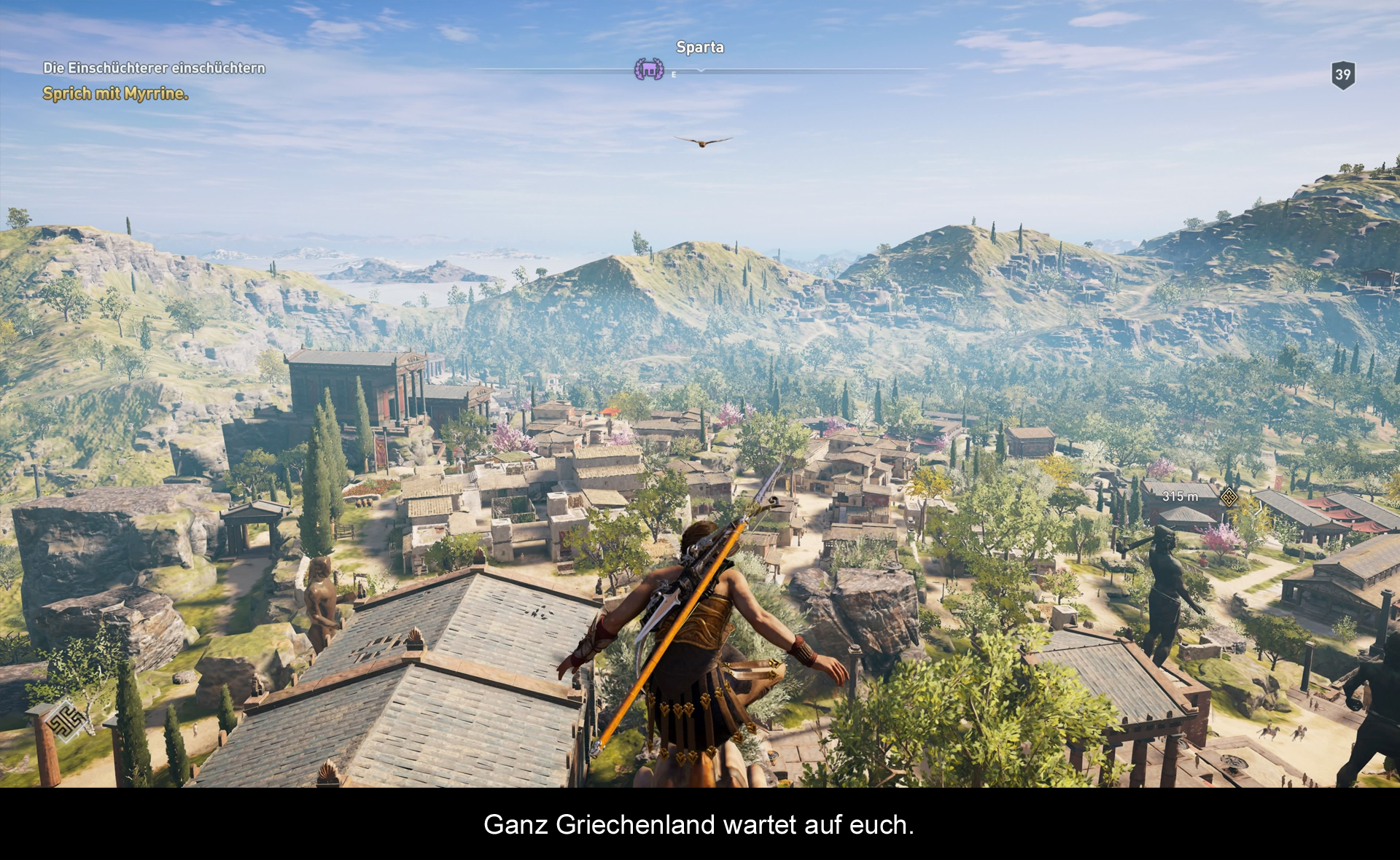Click the level 39 shield badge
Viewport: 1400px width, 860px height.
1342,74
